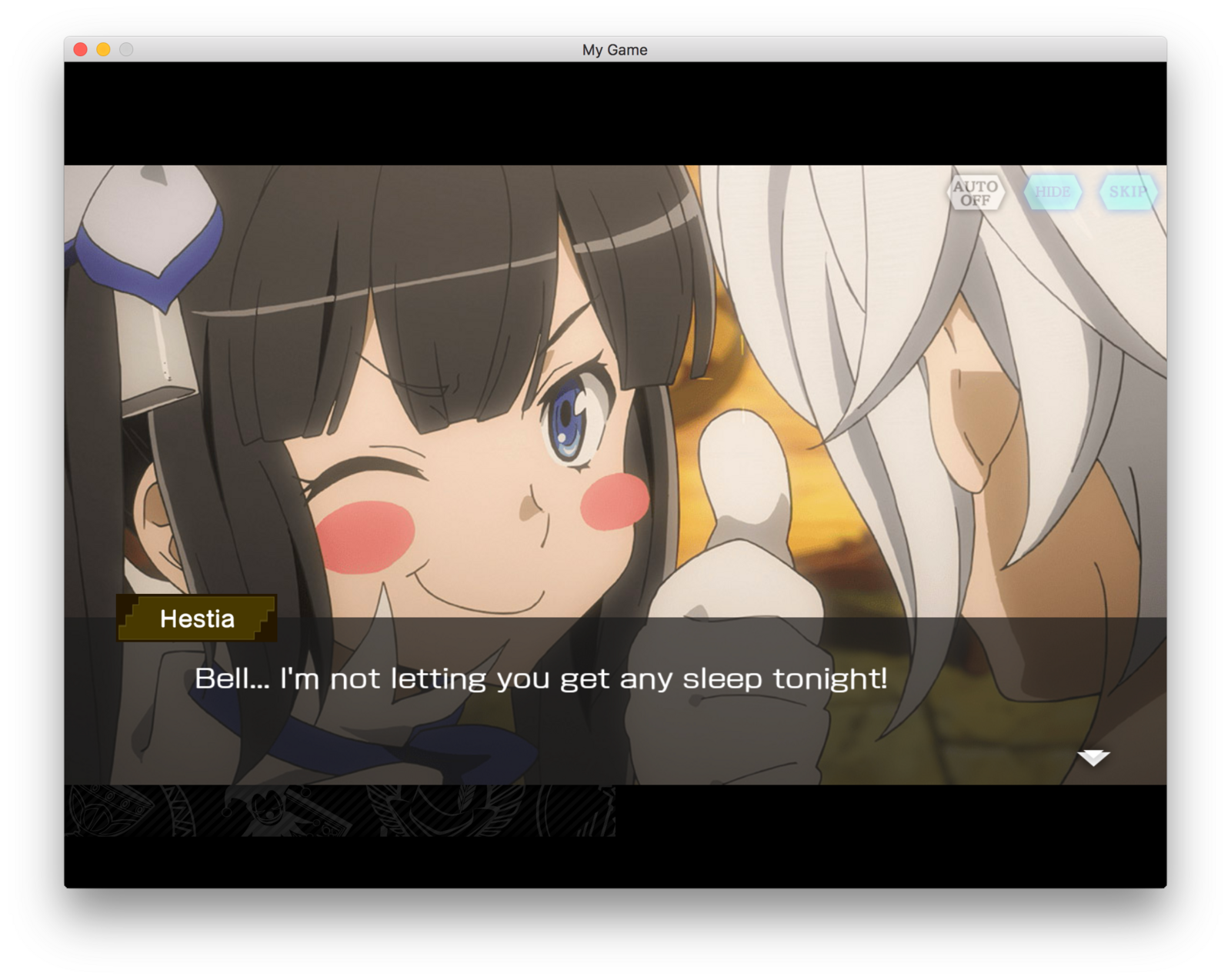Advance dialogue via the down-arrow continue indicator
Image resolution: width=1231 pixels, height=980 pixels.
click(1093, 758)
